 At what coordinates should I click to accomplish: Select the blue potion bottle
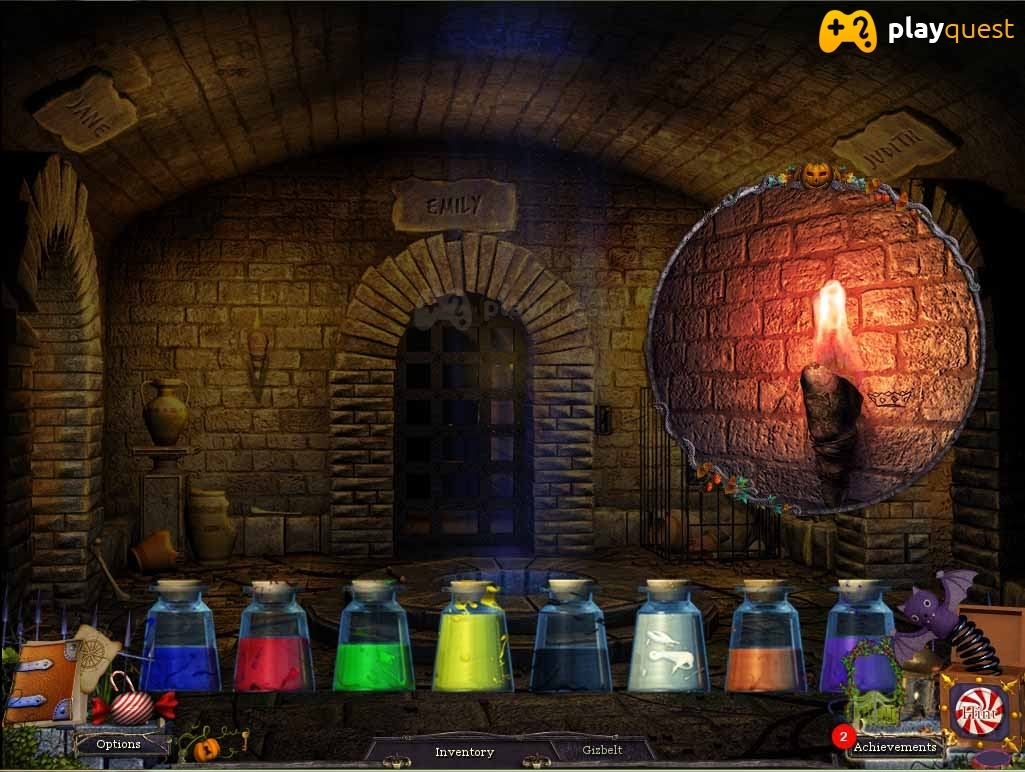pos(180,640)
